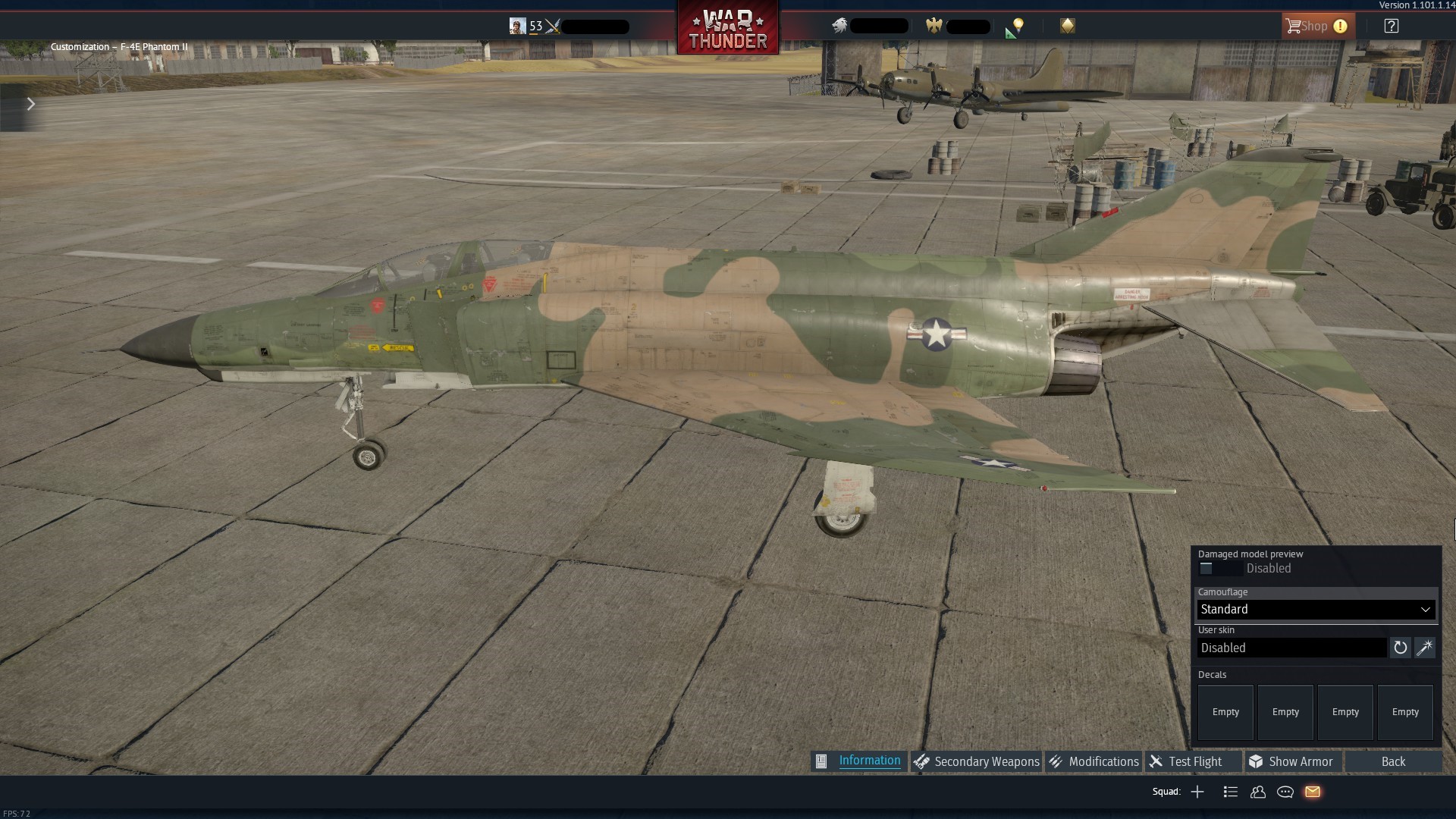Image resolution: width=1456 pixels, height=819 pixels.
Task: Open the contacts friends icon
Action: (x=1257, y=792)
